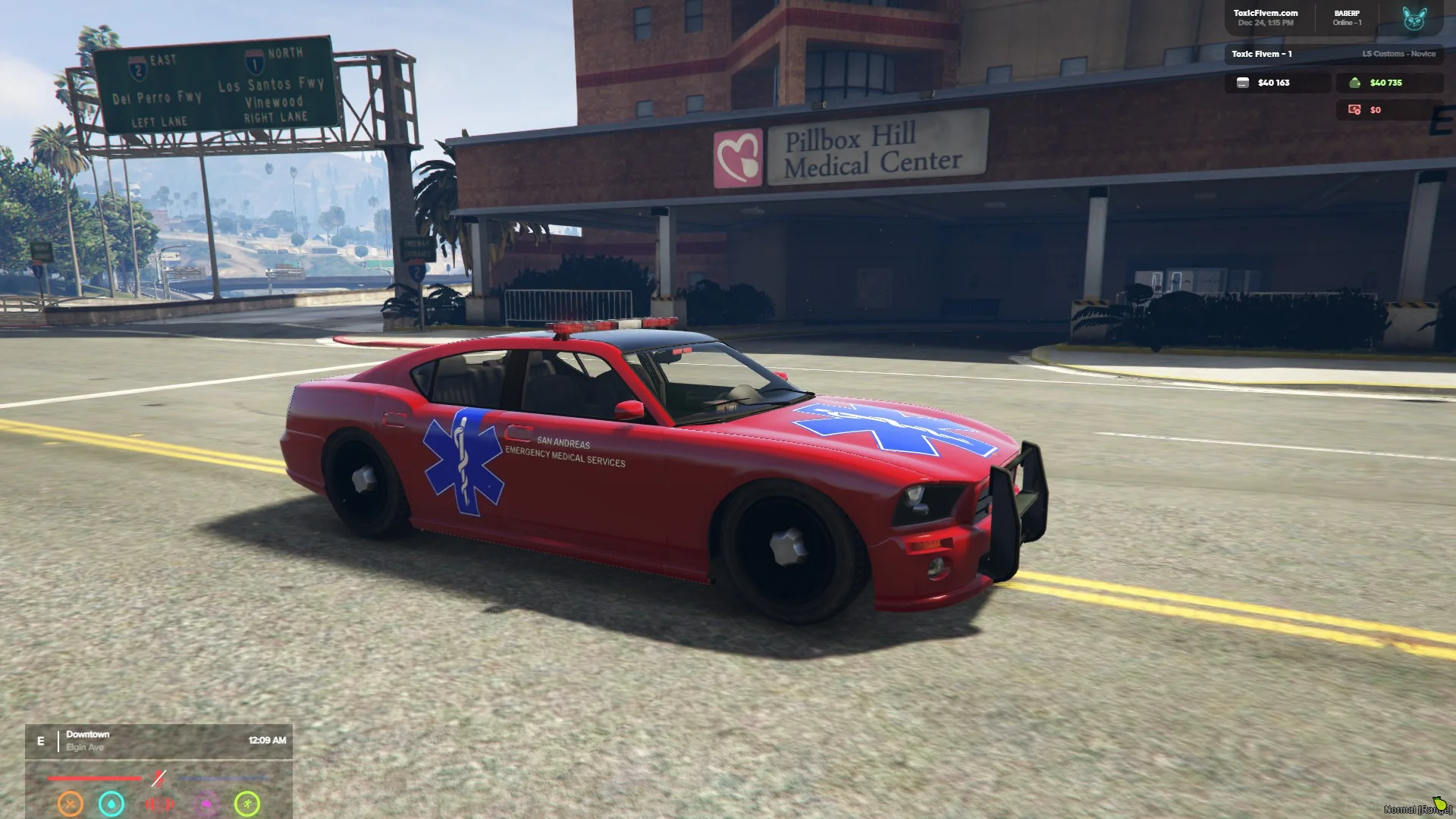Click the magenta brain stress icon

[x=206, y=803]
